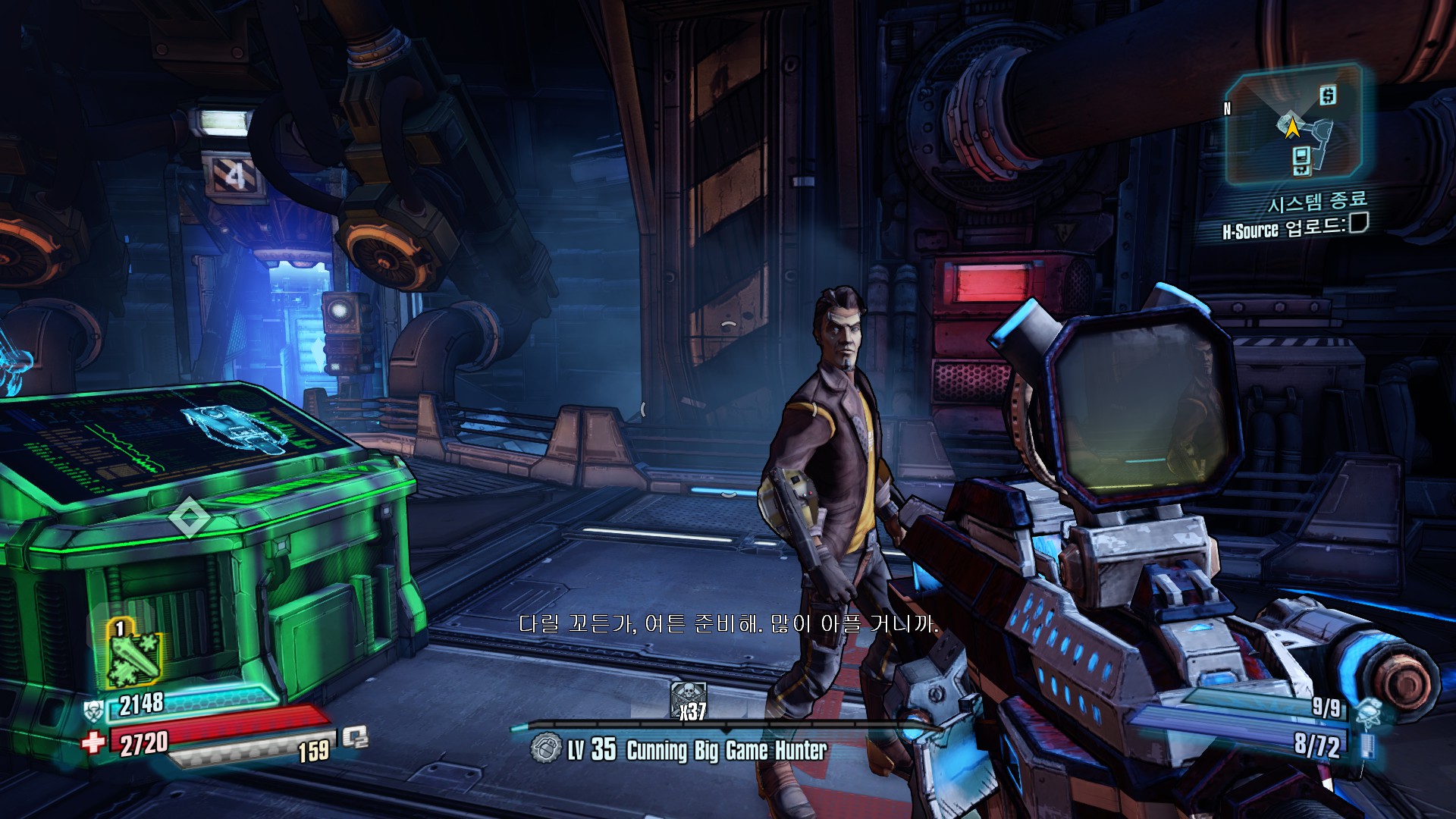
Task: Click the shield emblem next to 2148
Action: (94, 711)
